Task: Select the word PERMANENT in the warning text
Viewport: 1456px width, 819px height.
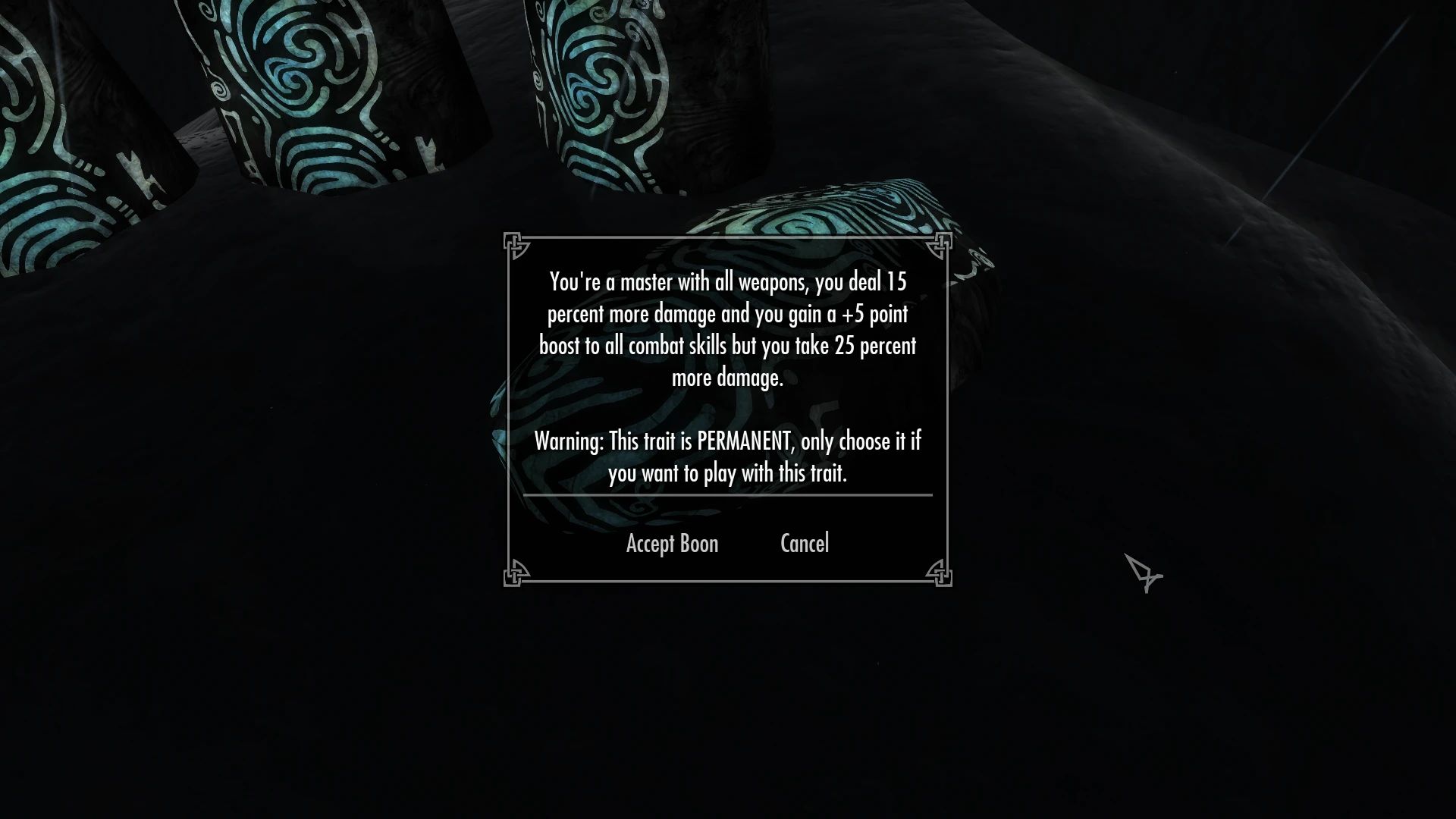Action: 743,441
